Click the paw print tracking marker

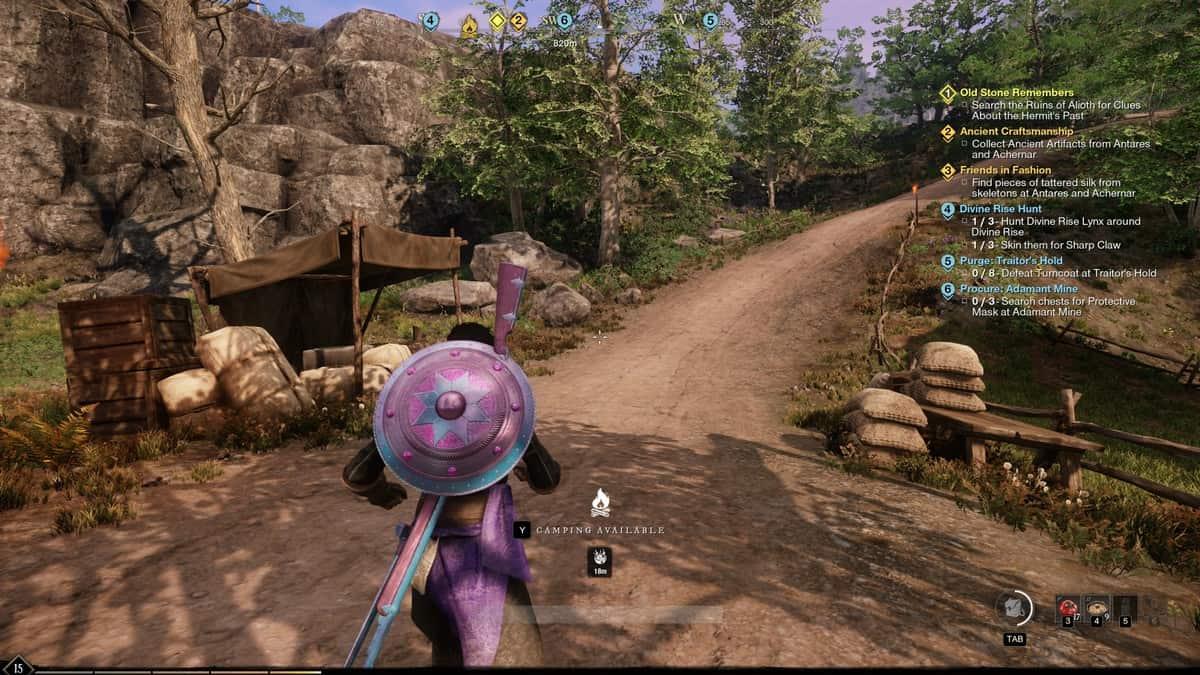point(600,558)
